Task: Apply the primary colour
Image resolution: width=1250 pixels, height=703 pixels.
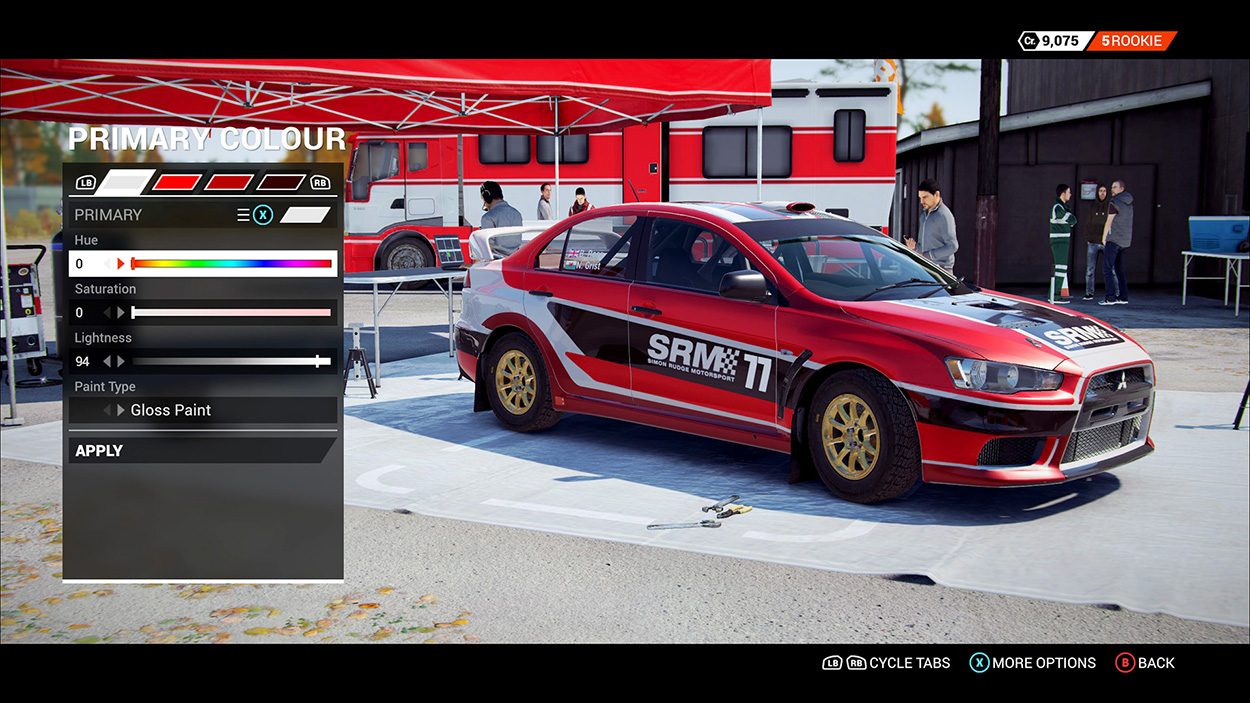Action: click(x=200, y=451)
